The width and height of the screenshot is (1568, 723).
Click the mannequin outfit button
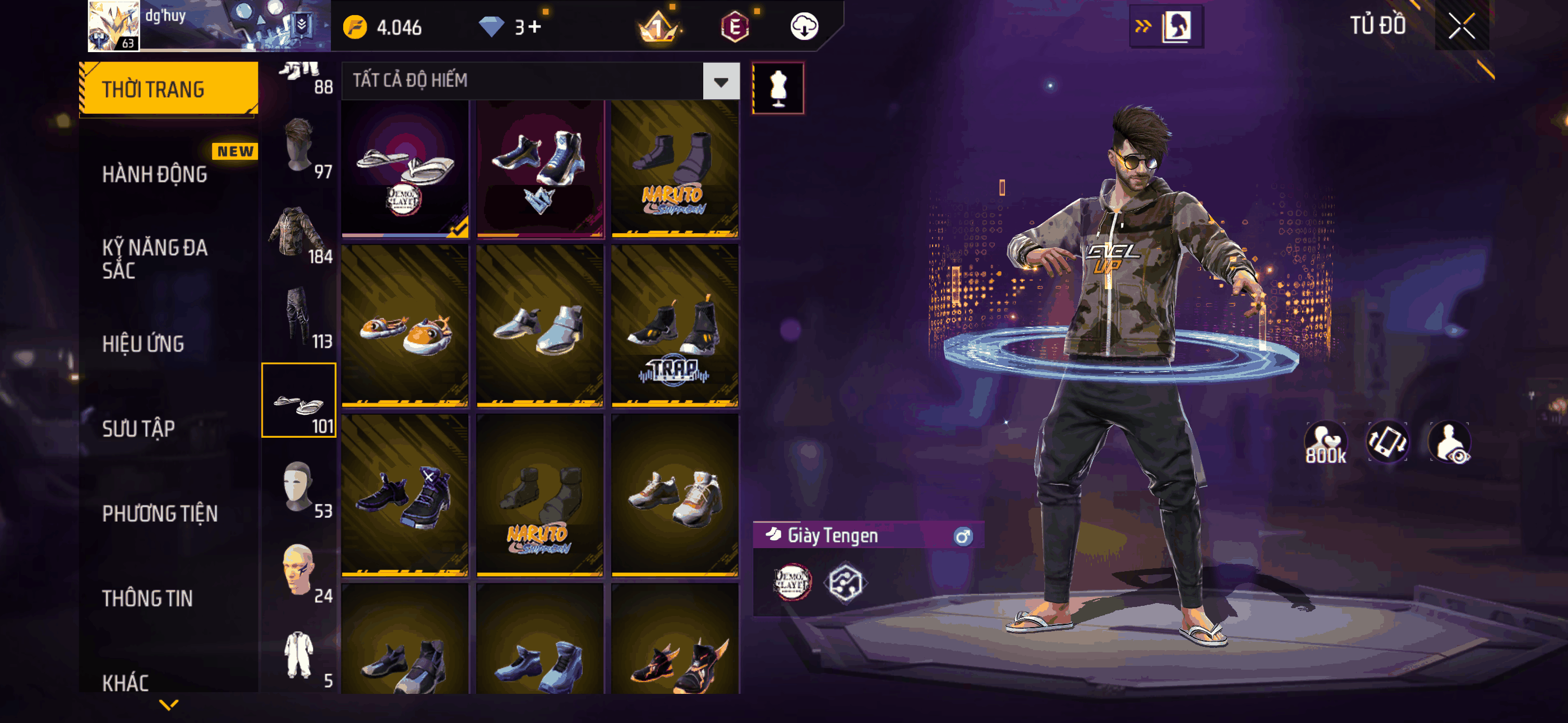(778, 87)
